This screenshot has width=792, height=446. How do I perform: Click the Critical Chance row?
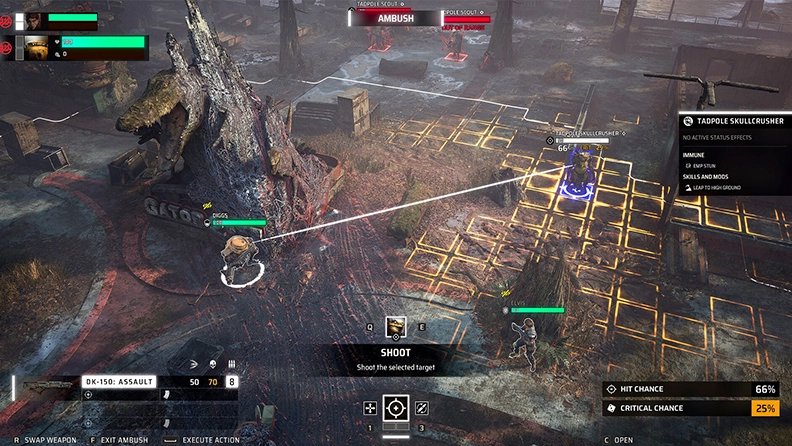point(690,408)
